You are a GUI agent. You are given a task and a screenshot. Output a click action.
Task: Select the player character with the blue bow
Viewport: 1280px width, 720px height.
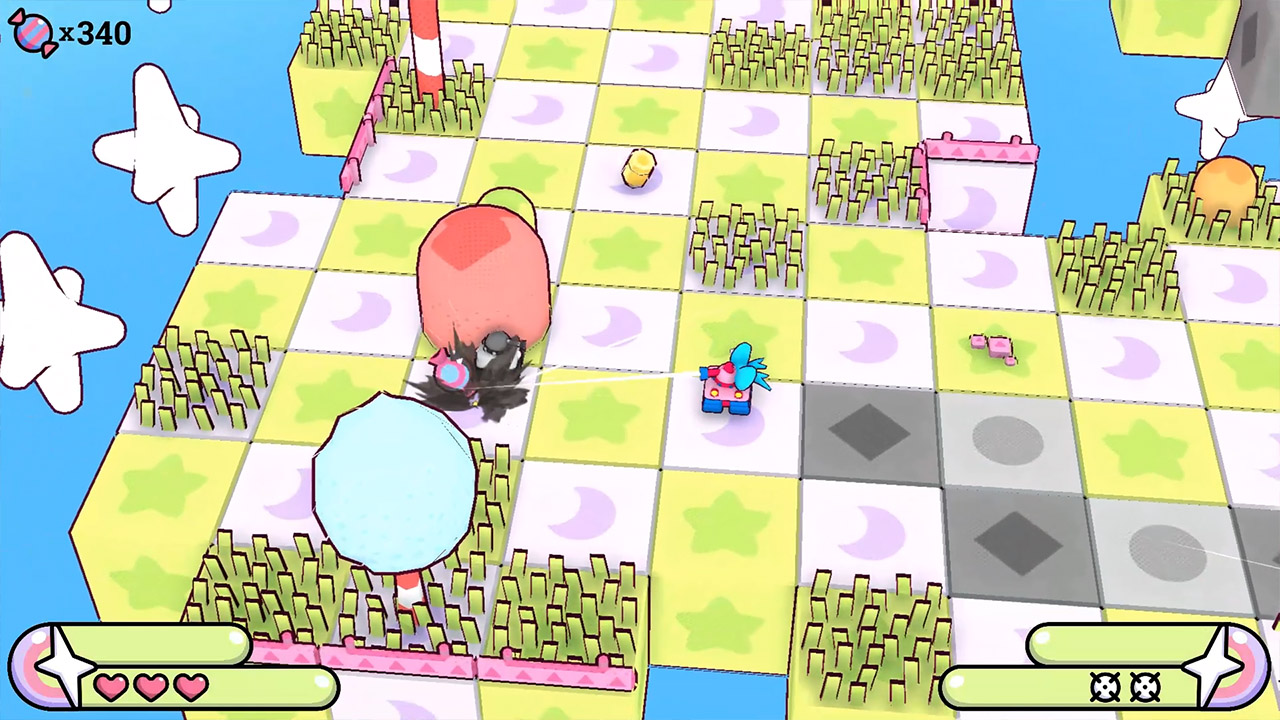point(734,385)
